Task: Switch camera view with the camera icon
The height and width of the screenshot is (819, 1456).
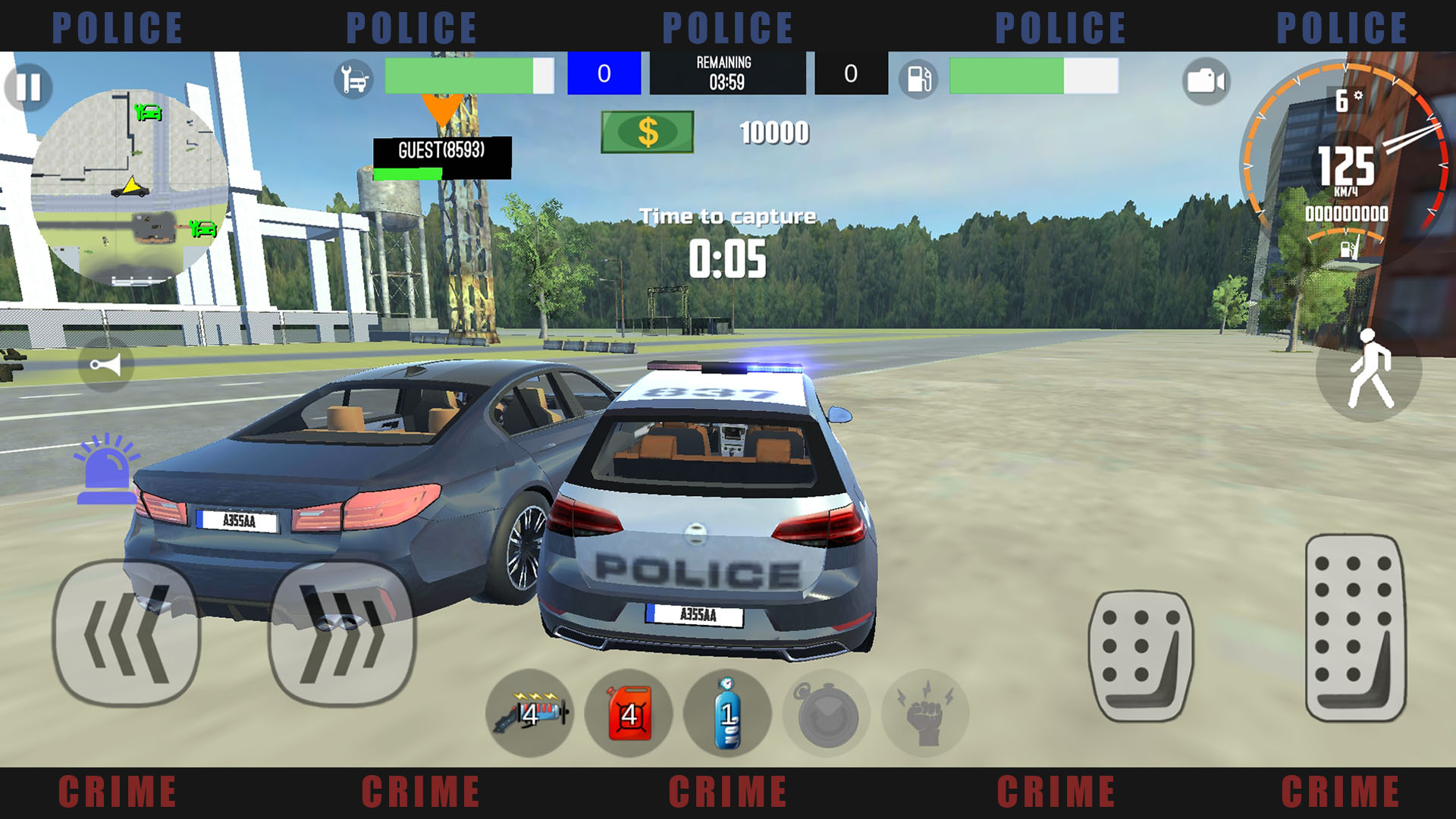Action: 1207,78
